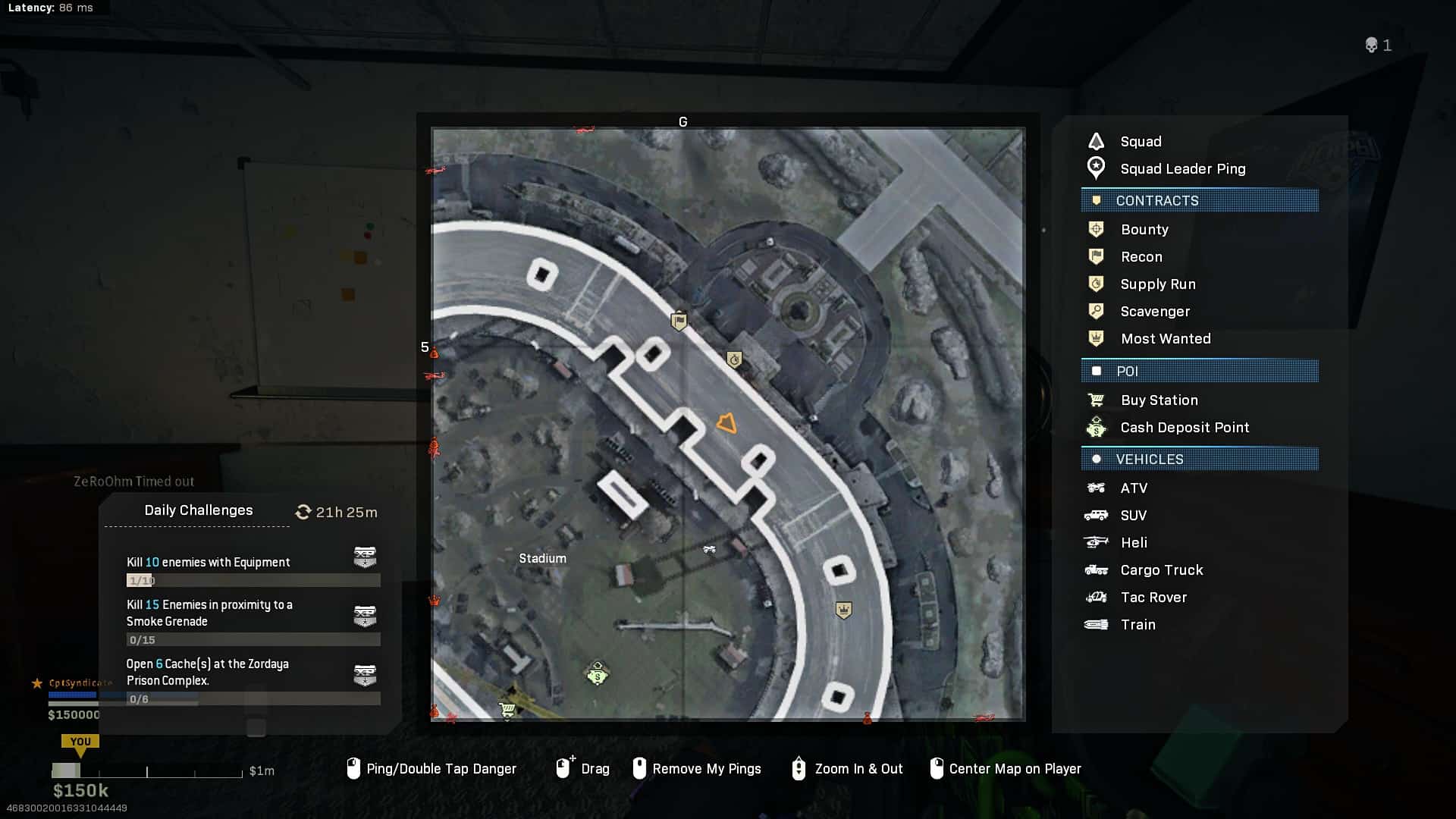The width and height of the screenshot is (1456, 819).
Task: Select Buy Station in the legend
Action: tap(1159, 400)
